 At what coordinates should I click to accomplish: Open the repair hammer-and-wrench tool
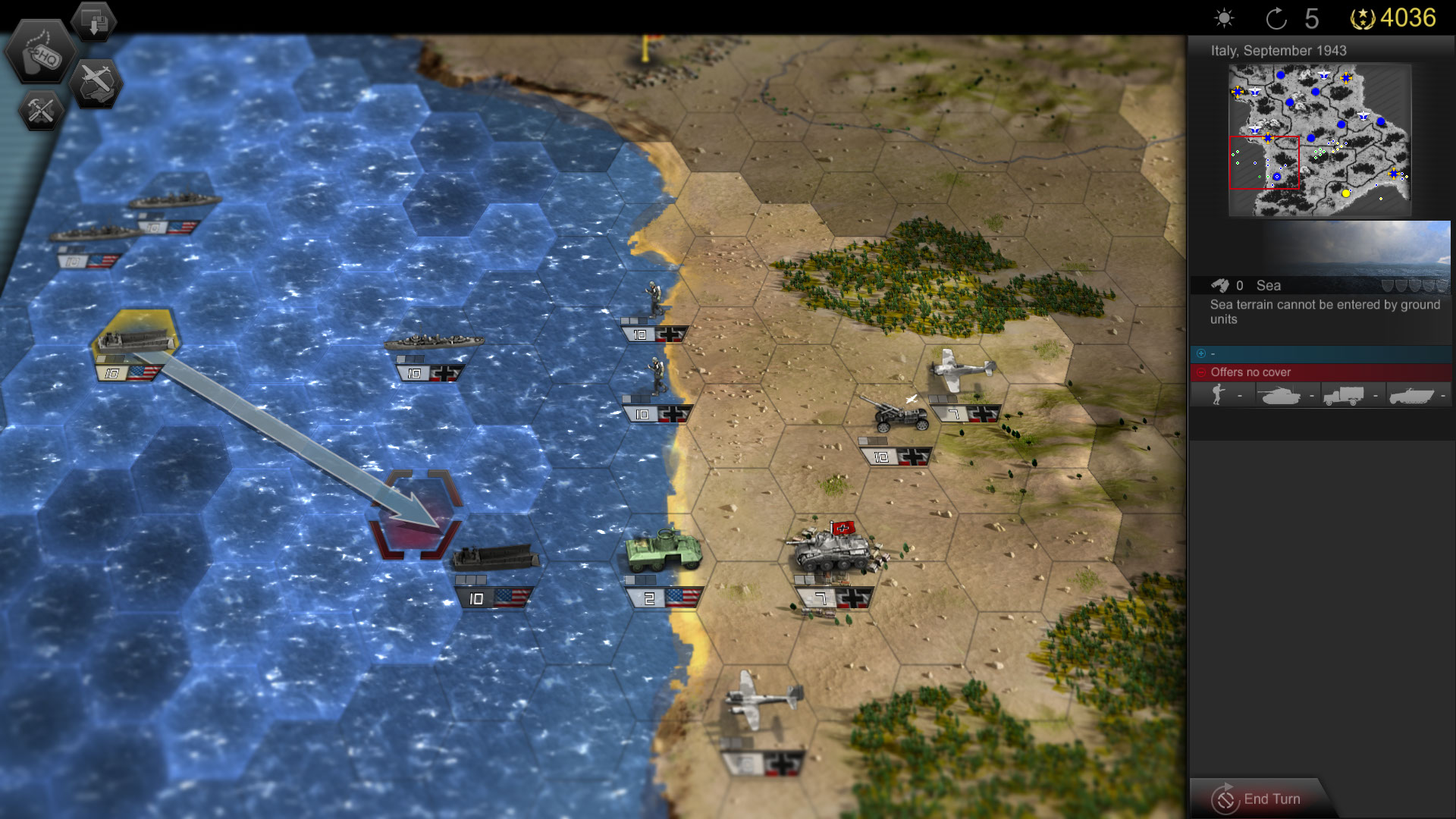click(x=42, y=111)
